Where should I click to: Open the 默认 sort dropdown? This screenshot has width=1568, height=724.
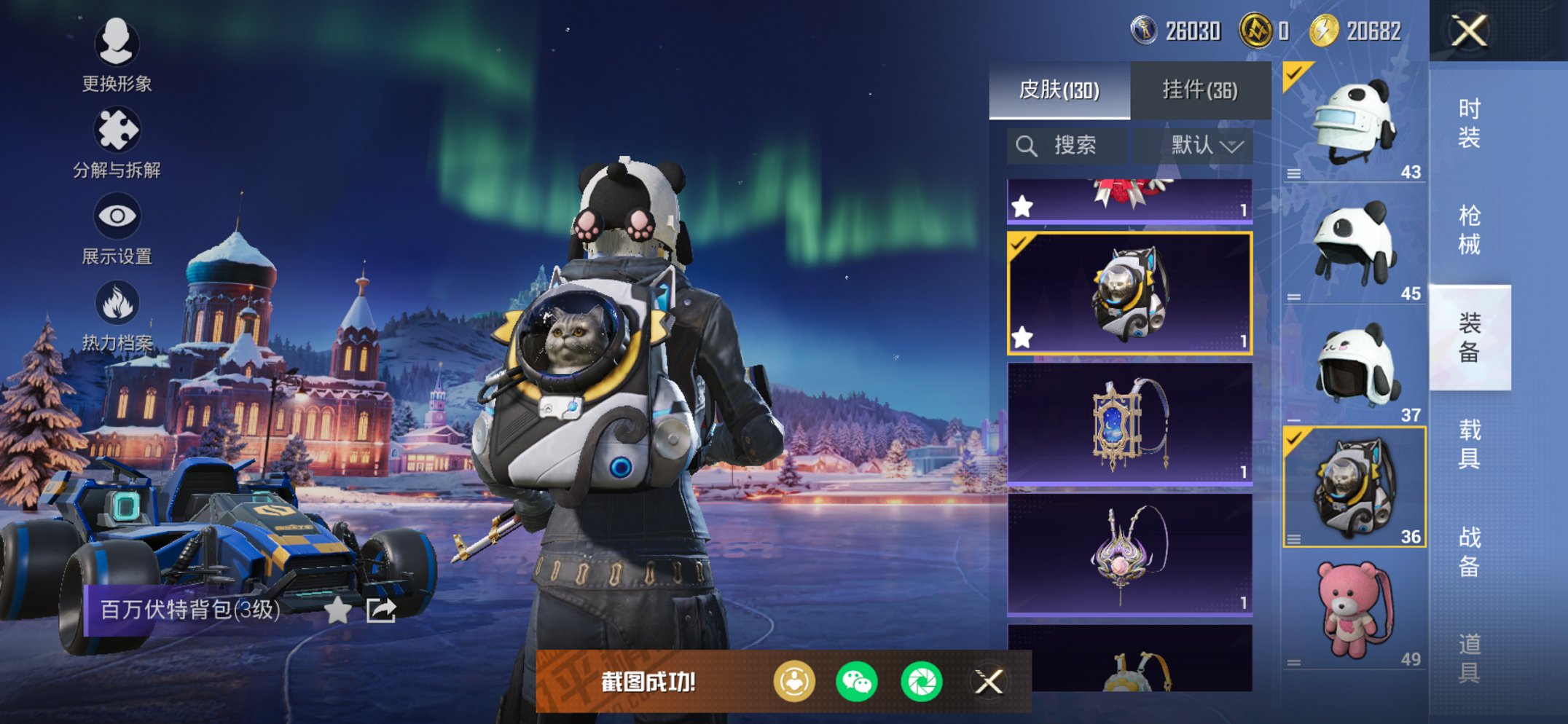pos(1206,146)
